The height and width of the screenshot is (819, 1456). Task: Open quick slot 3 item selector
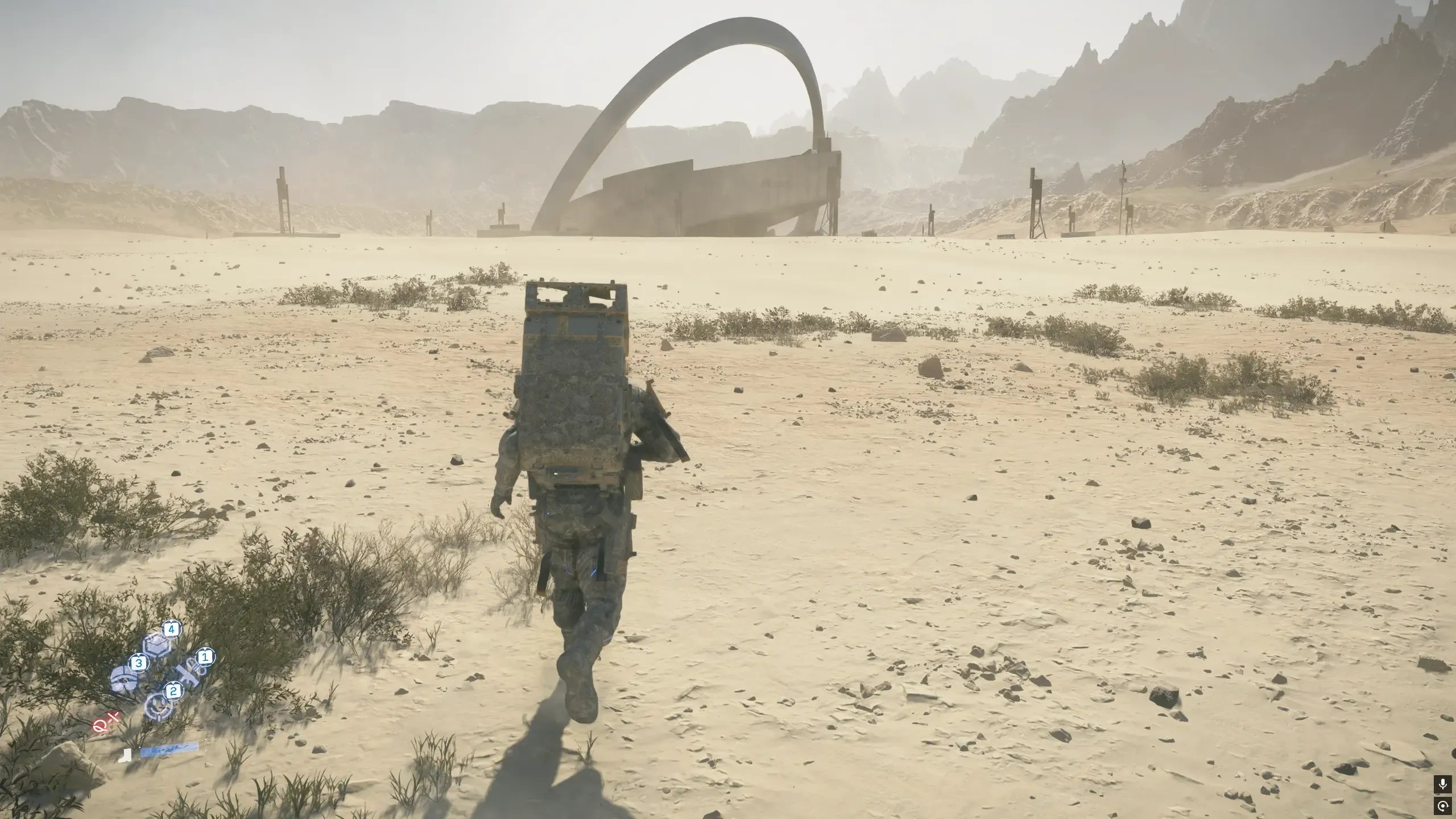pos(139,663)
